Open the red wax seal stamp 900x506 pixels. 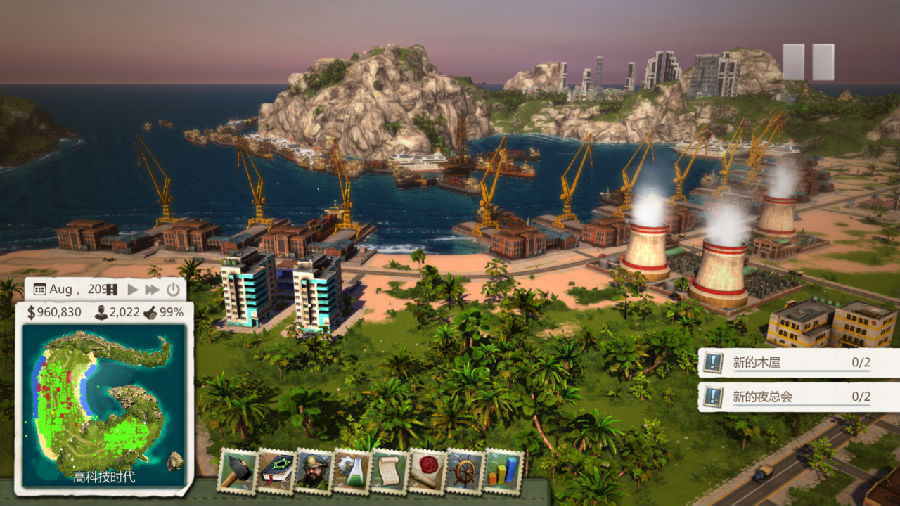point(428,469)
